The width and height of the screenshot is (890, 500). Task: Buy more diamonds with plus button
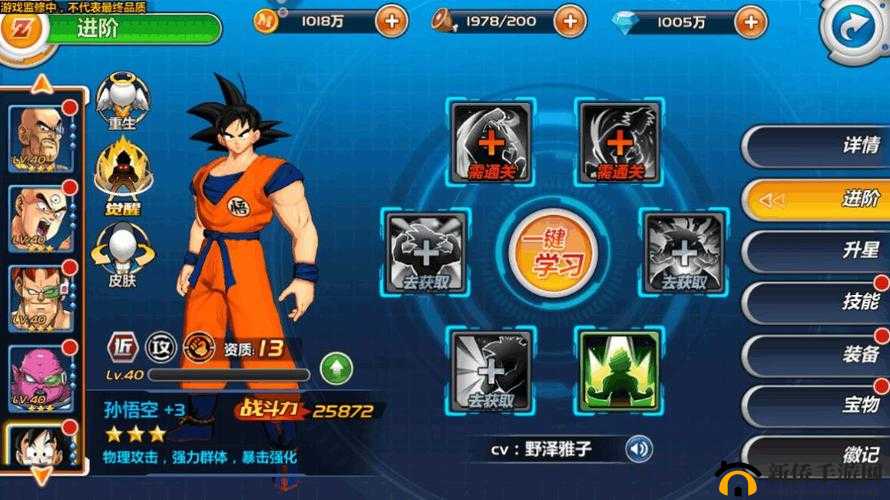click(749, 19)
